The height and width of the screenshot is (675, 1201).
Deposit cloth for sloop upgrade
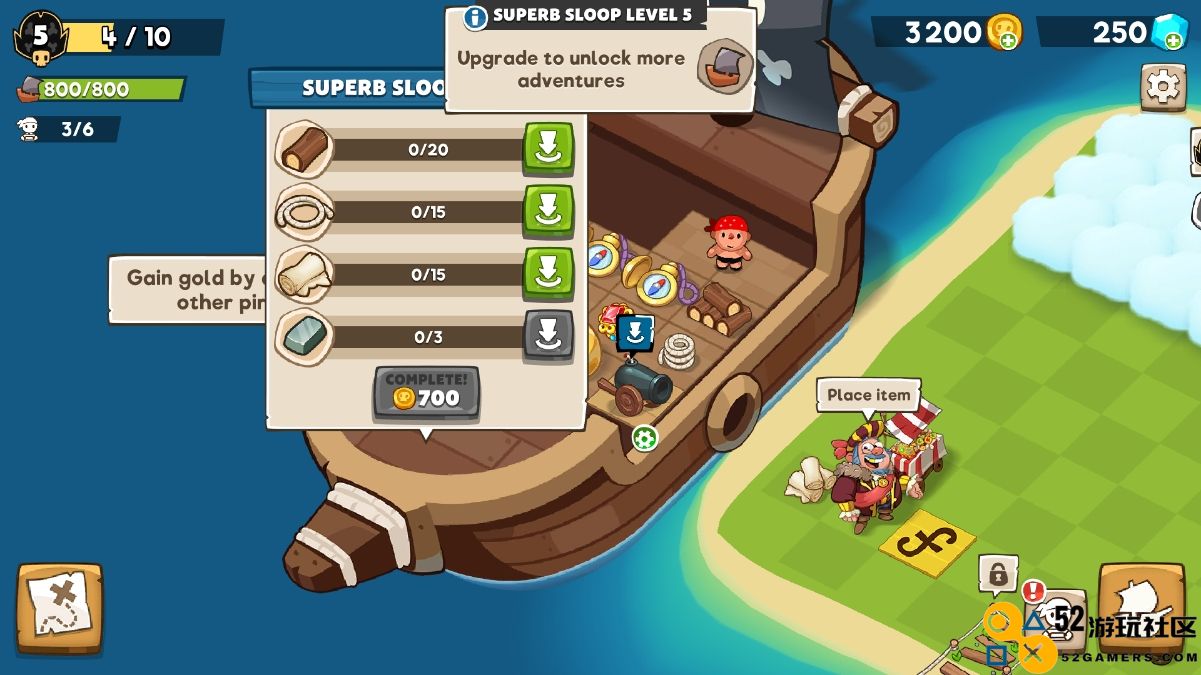(x=548, y=273)
